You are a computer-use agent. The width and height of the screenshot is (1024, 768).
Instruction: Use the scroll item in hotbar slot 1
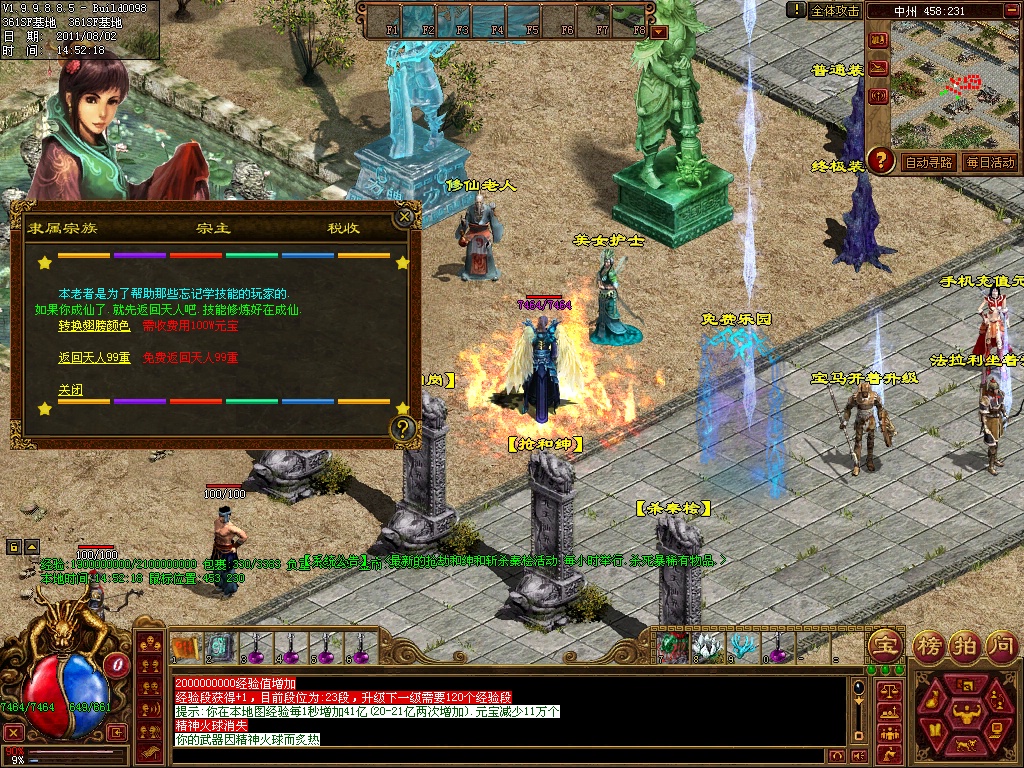click(187, 649)
